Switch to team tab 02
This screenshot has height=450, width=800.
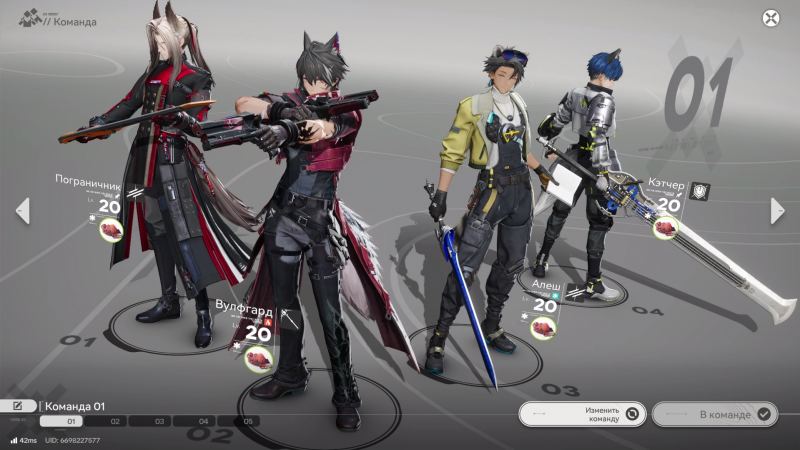(115, 422)
